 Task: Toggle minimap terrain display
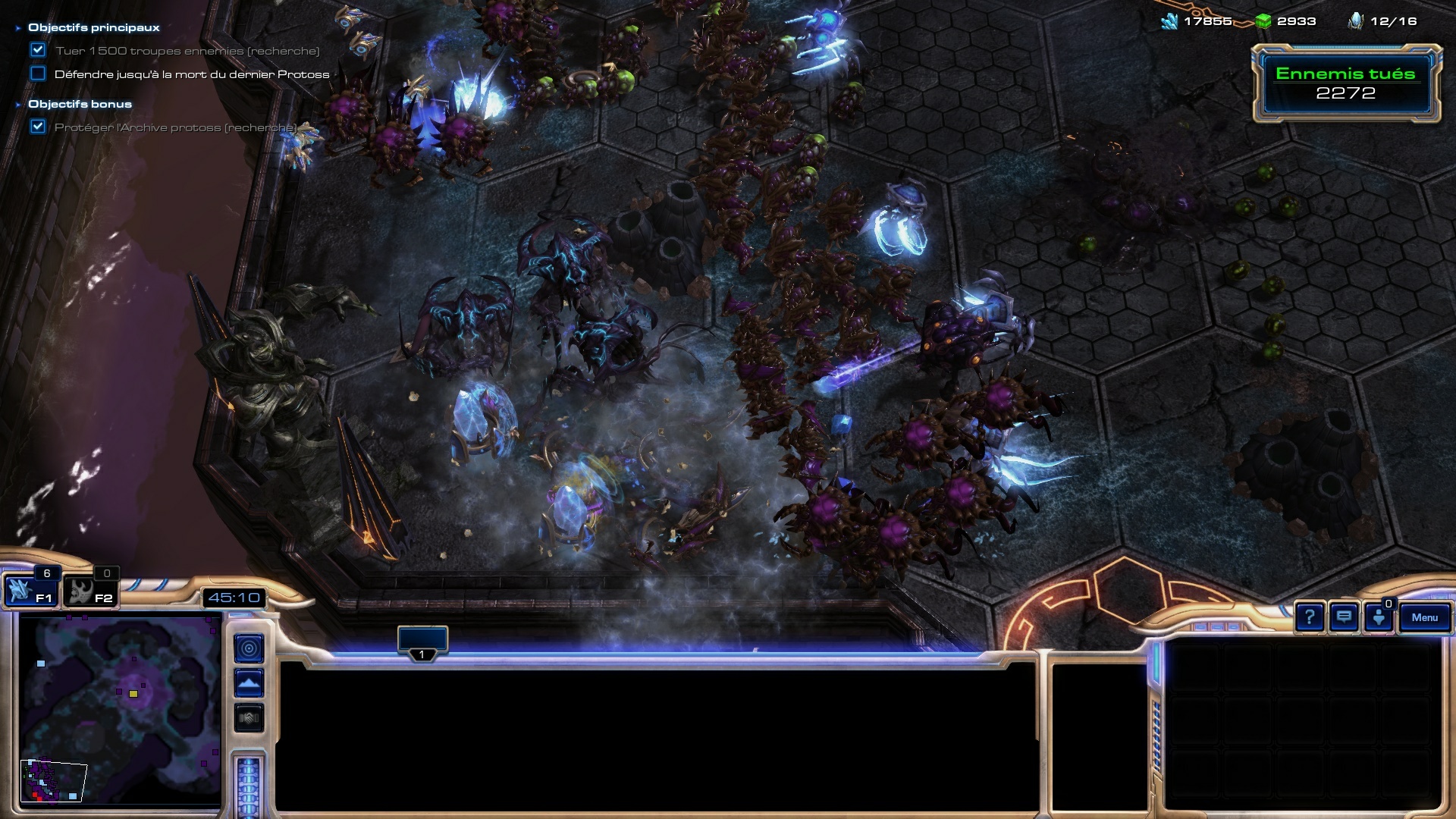(x=249, y=683)
